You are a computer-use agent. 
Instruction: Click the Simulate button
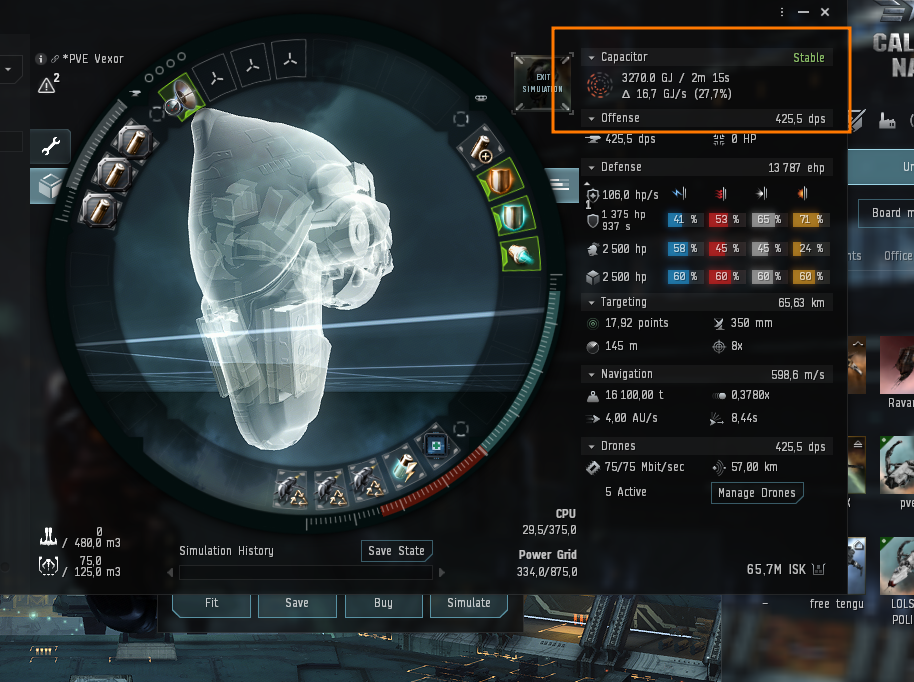coord(469,603)
